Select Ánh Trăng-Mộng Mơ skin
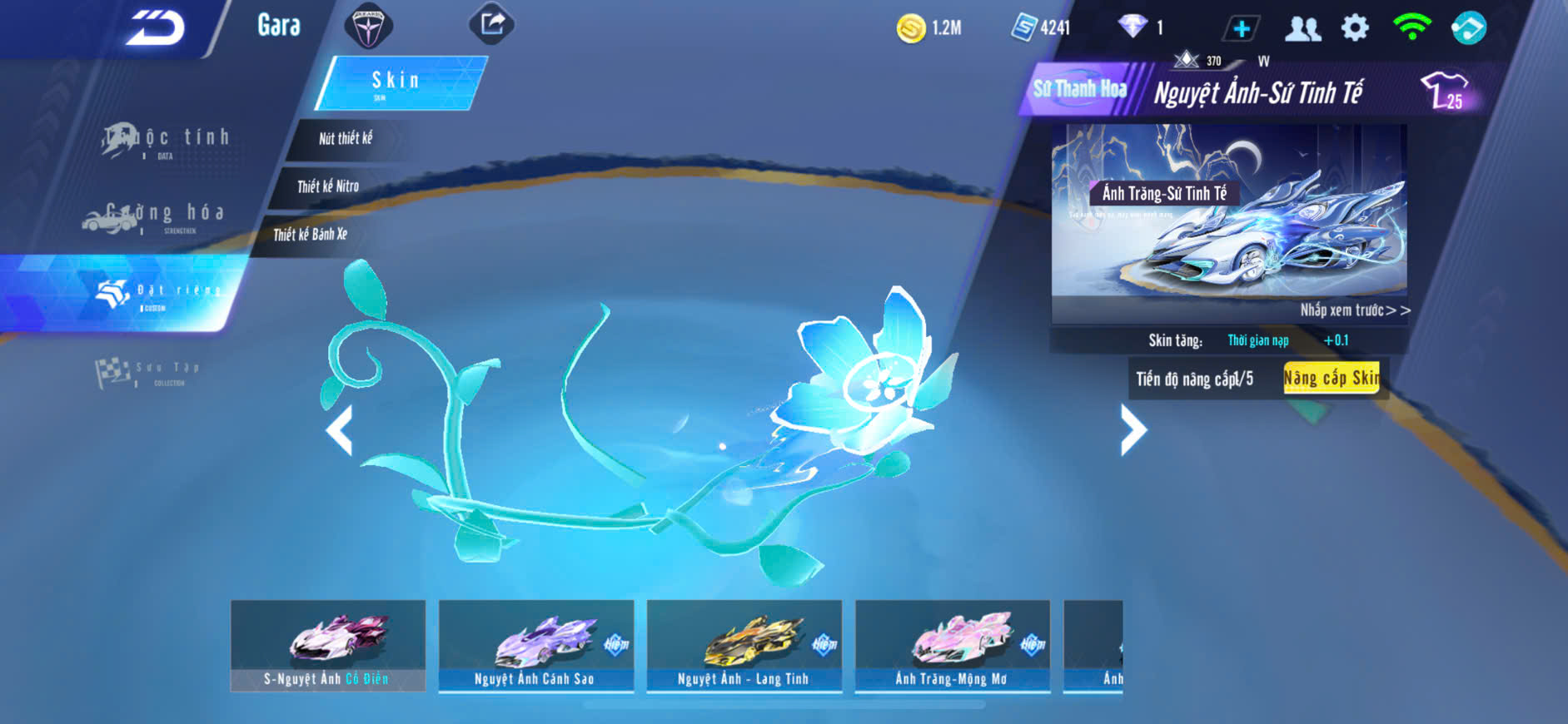Viewport: 1568px width, 724px height. pyautogui.click(x=952, y=646)
